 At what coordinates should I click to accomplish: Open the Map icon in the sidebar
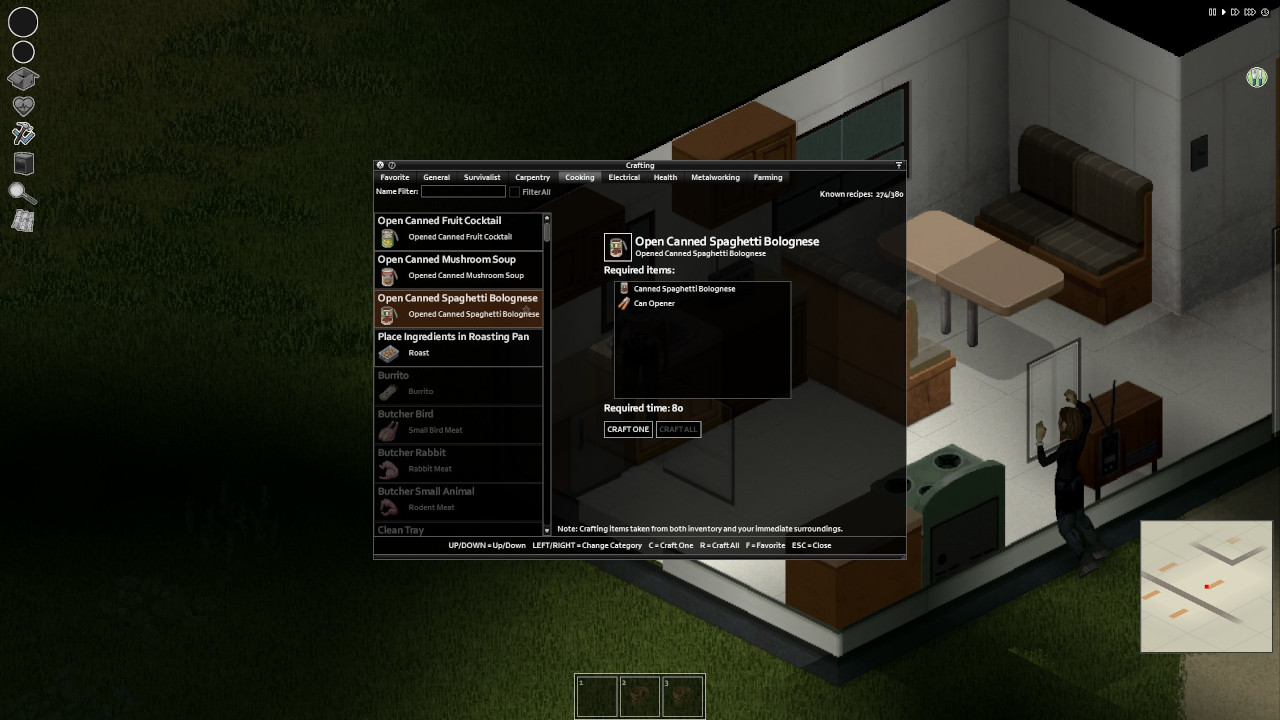[22, 221]
